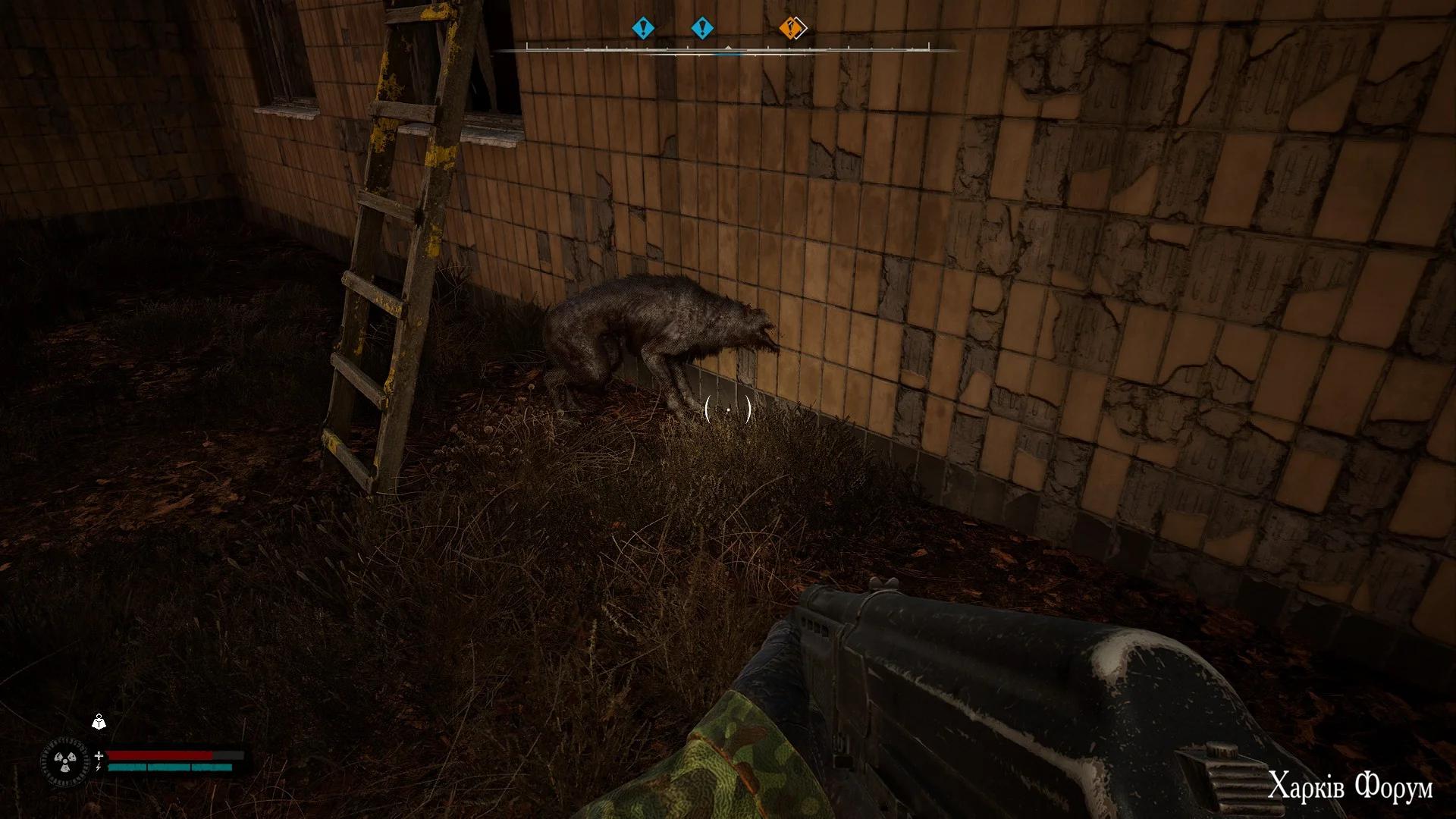The width and height of the screenshot is (1456, 819).
Task: Click the Харків Форум watermark
Action: pos(1350,787)
